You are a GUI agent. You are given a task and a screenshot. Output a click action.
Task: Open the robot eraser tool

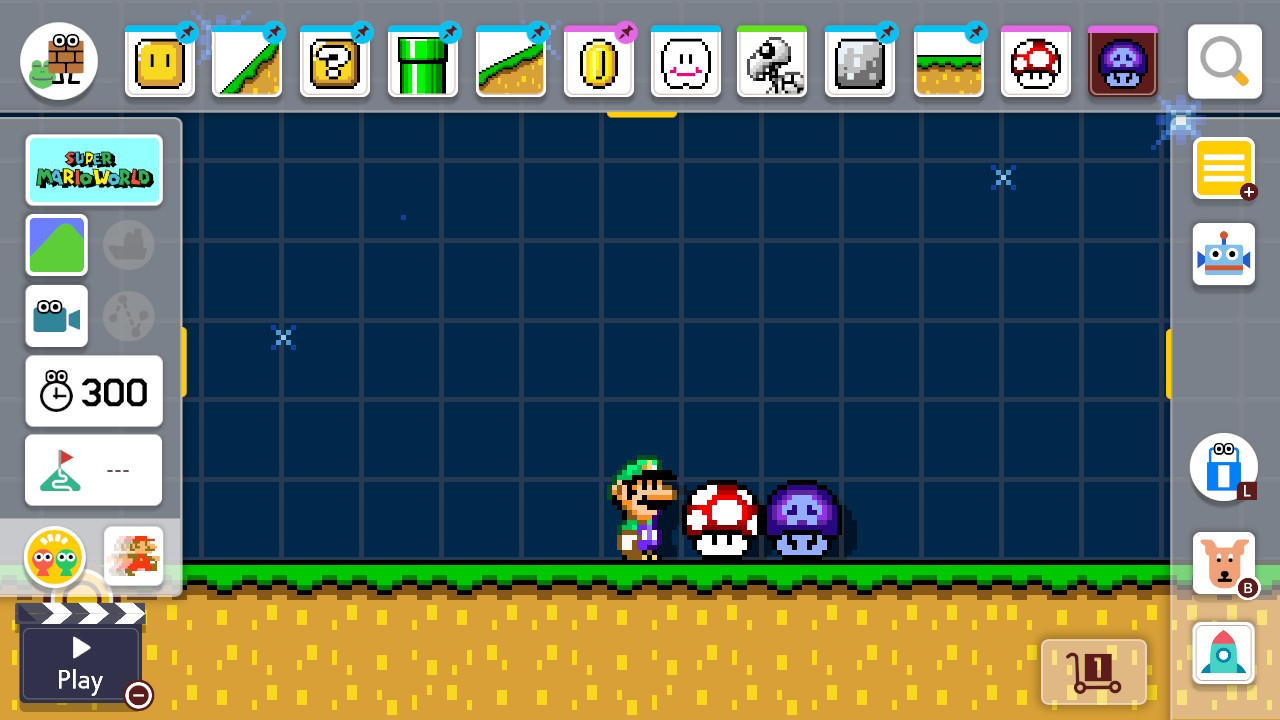tap(1224, 253)
